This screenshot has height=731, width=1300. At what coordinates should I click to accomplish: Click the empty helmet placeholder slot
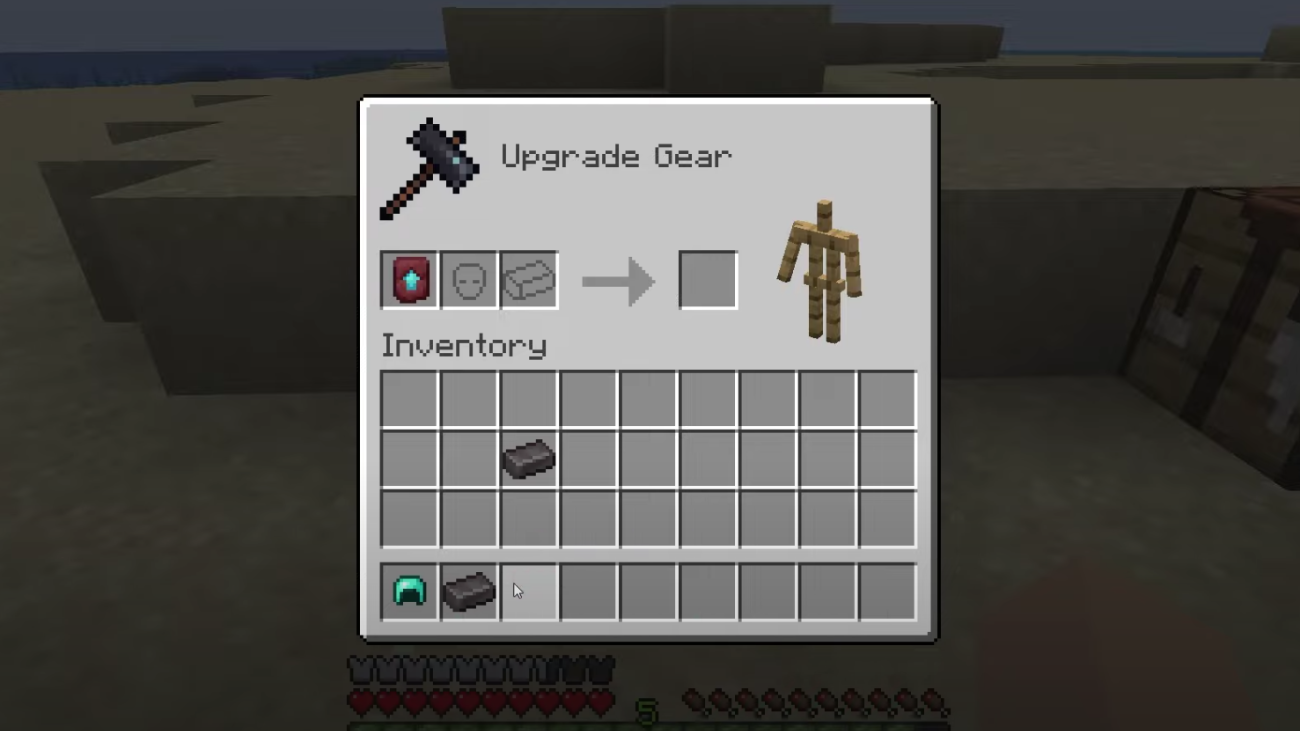click(468, 280)
